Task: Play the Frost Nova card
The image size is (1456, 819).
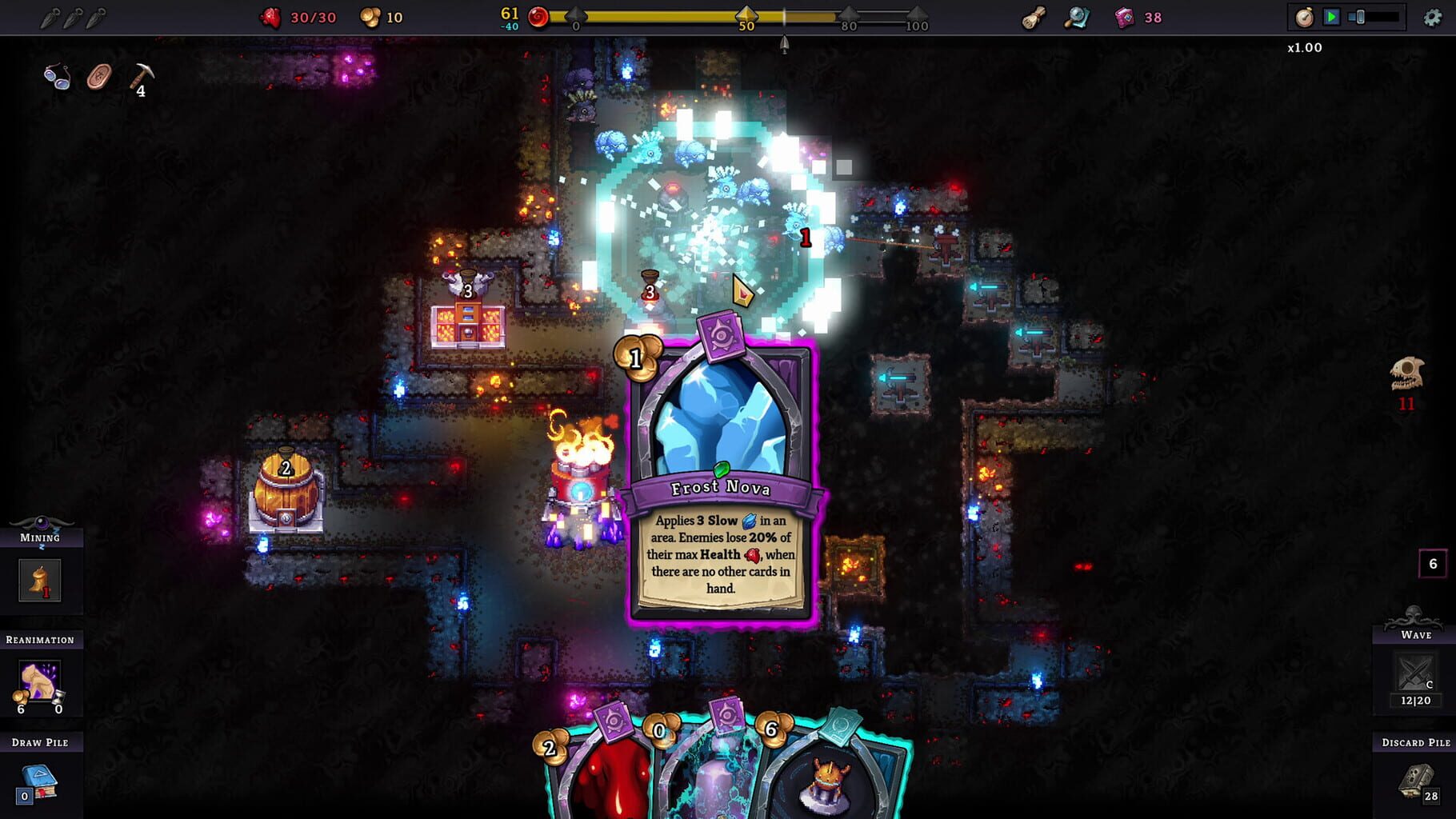Action: point(718,472)
